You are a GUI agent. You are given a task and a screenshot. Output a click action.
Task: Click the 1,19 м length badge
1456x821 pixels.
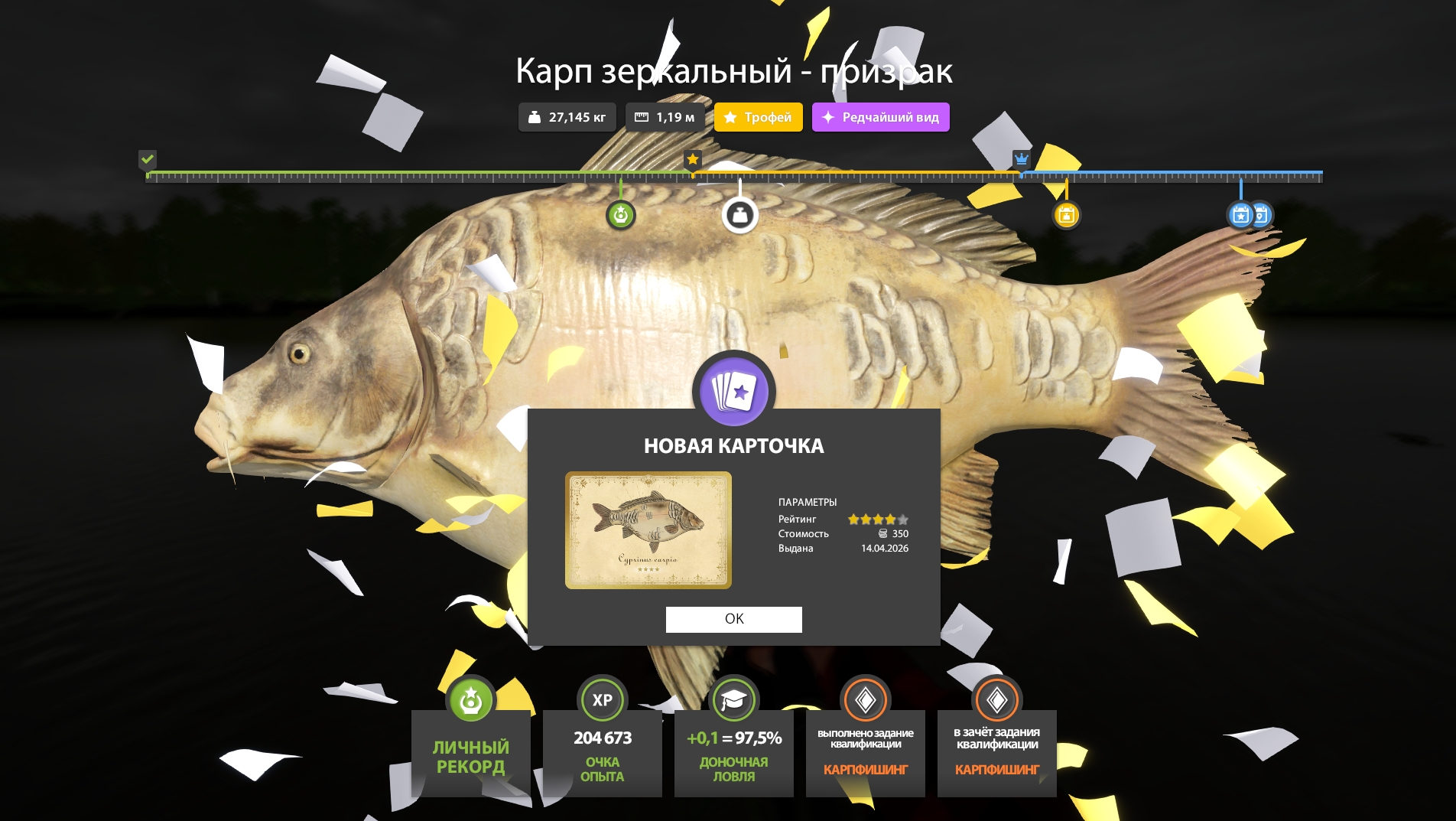point(665,117)
